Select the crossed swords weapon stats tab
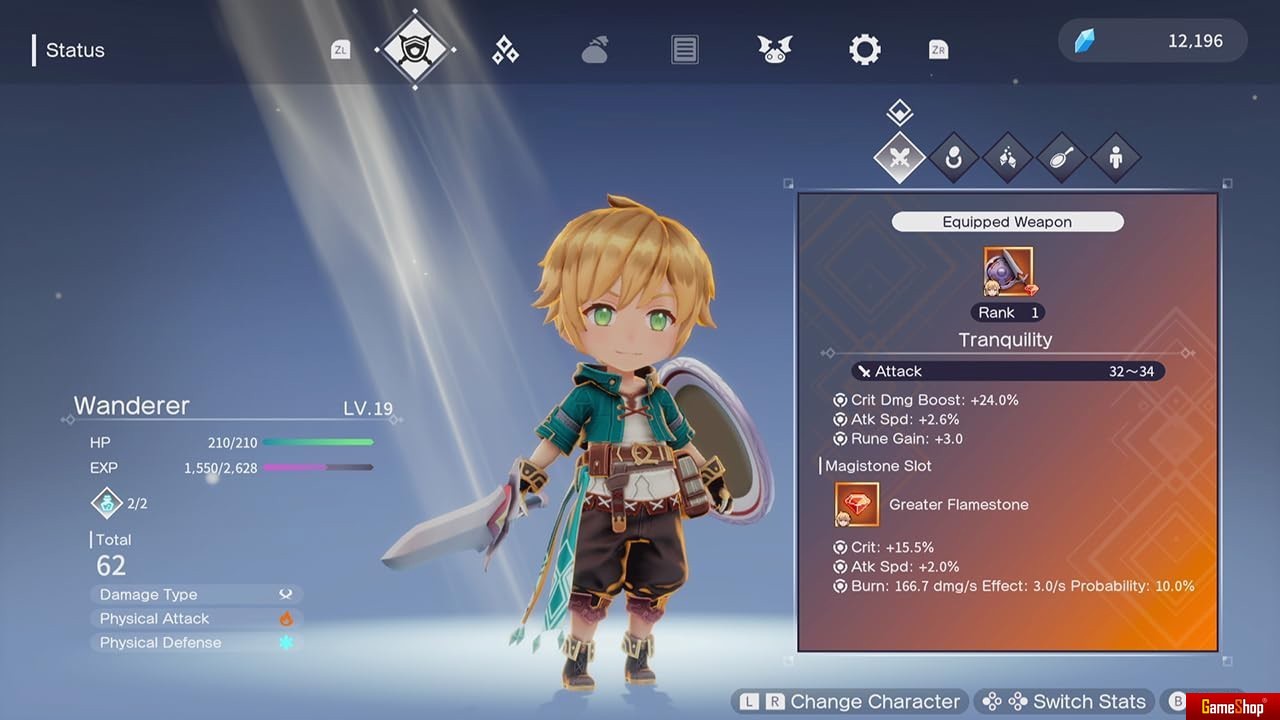This screenshot has height=720, width=1280. click(899, 157)
